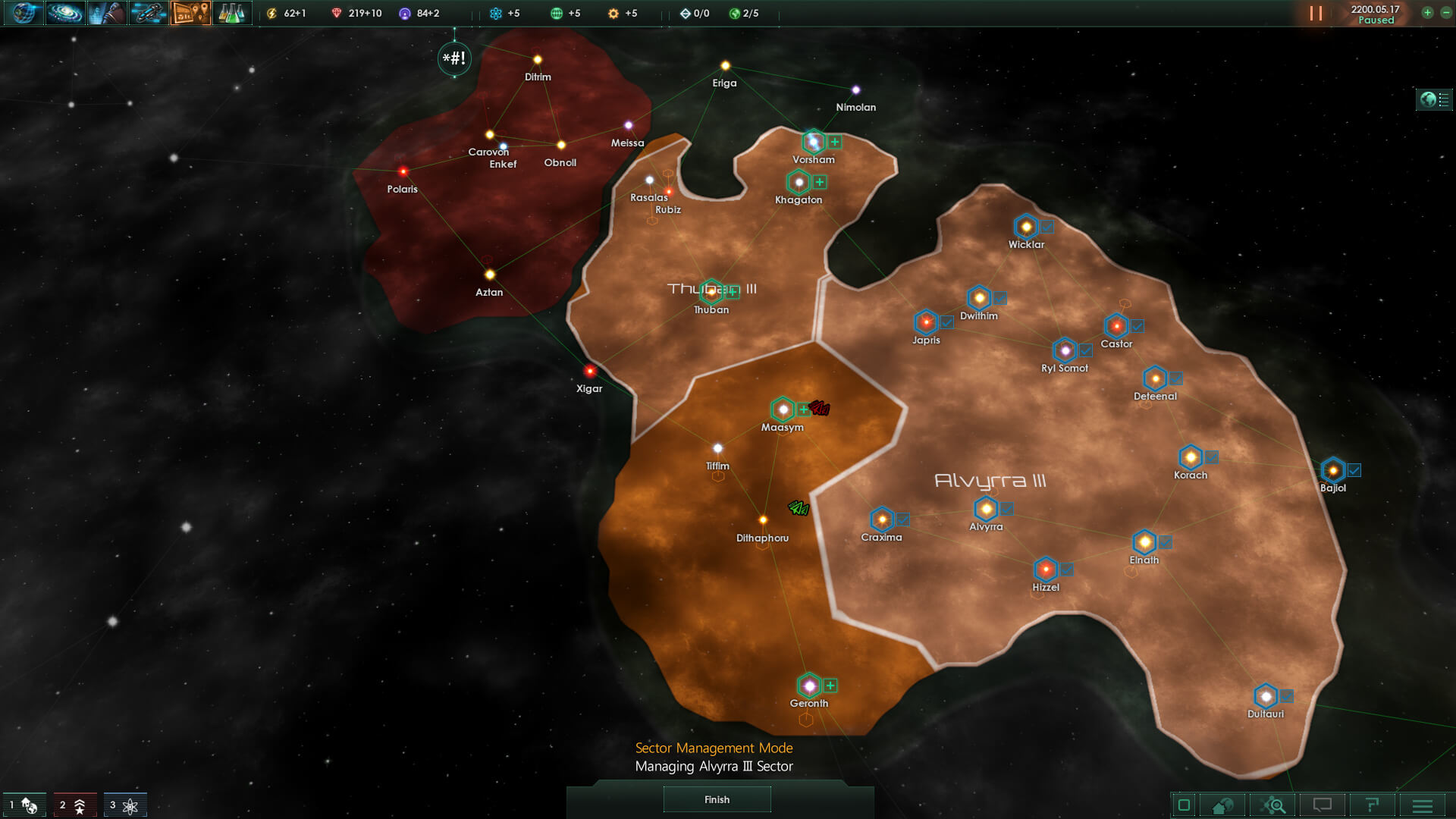Select the contacts diplomacy icon on top toolbar
This screenshot has height=819, width=1456.
point(108,14)
